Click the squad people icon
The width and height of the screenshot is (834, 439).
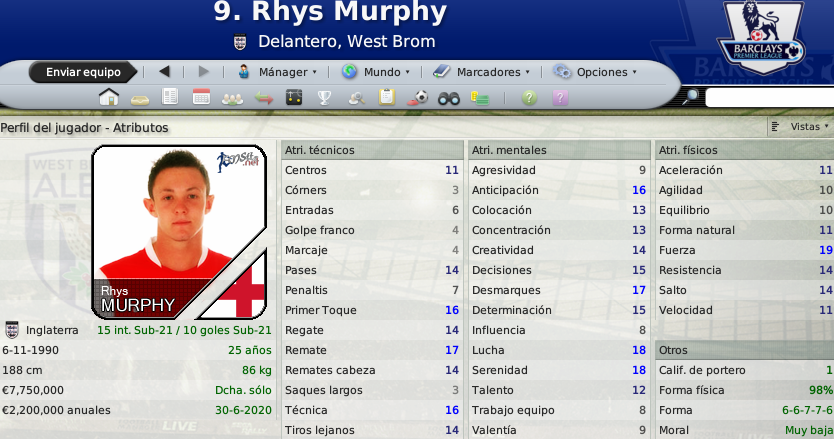[x=232, y=97]
